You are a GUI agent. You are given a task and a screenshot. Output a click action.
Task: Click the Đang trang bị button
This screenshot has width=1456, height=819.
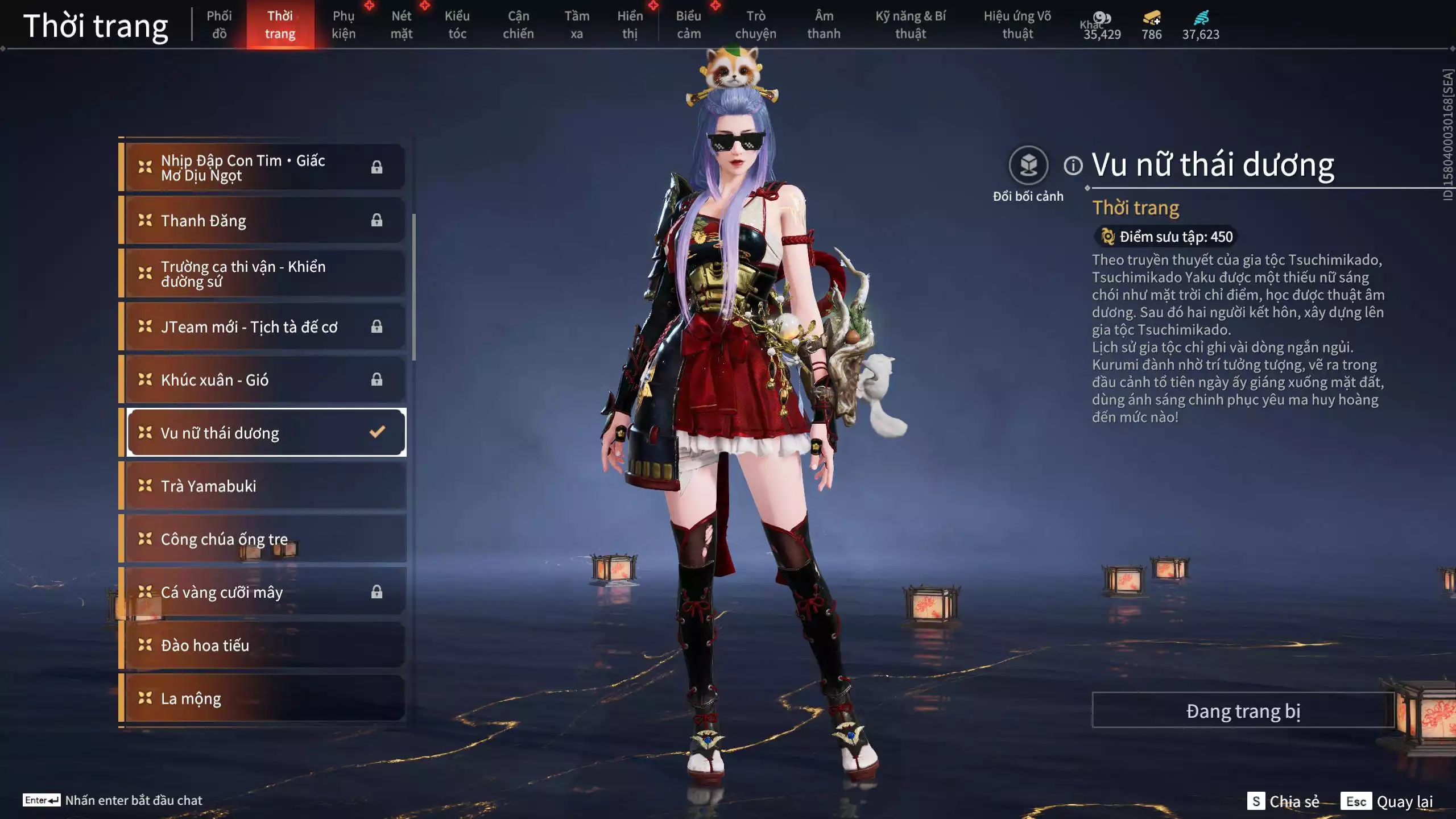[x=1243, y=711]
